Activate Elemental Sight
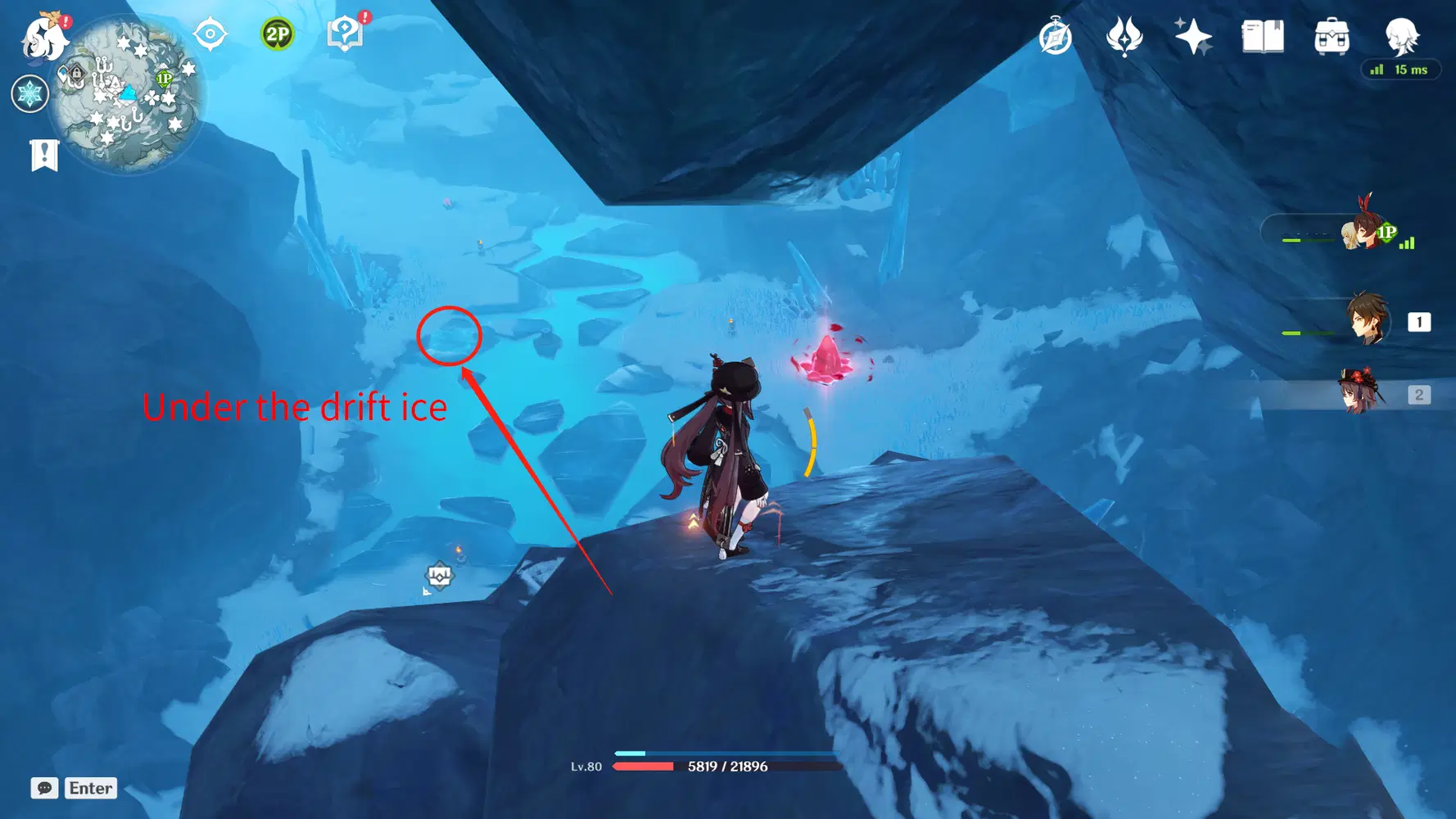The height and width of the screenshot is (819, 1456). click(209, 33)
